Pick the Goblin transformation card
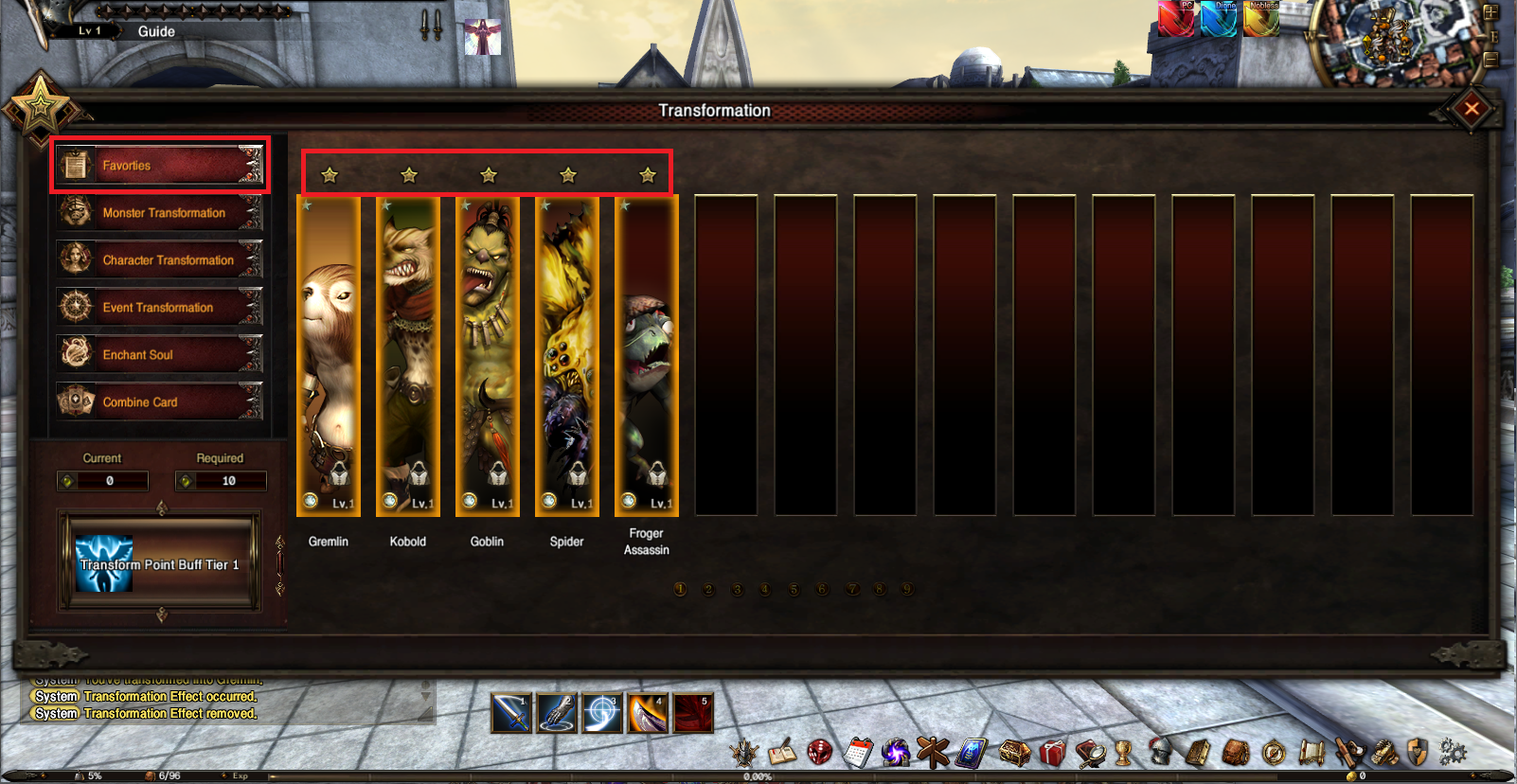Image resolution: width=1517 pixels, height=784 pixels. [488, 355]
